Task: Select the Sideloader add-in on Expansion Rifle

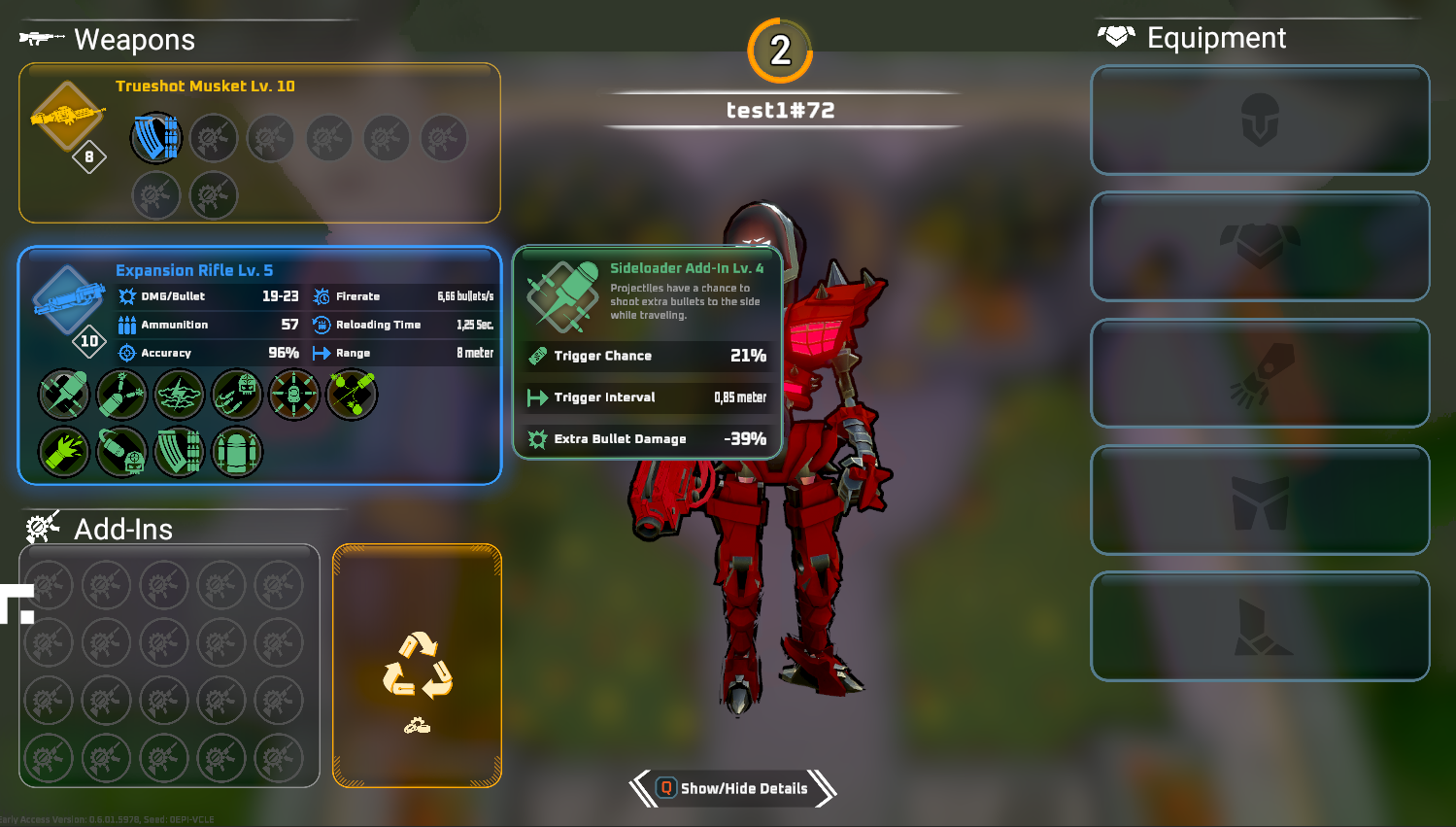Action: tap(64, 396)
